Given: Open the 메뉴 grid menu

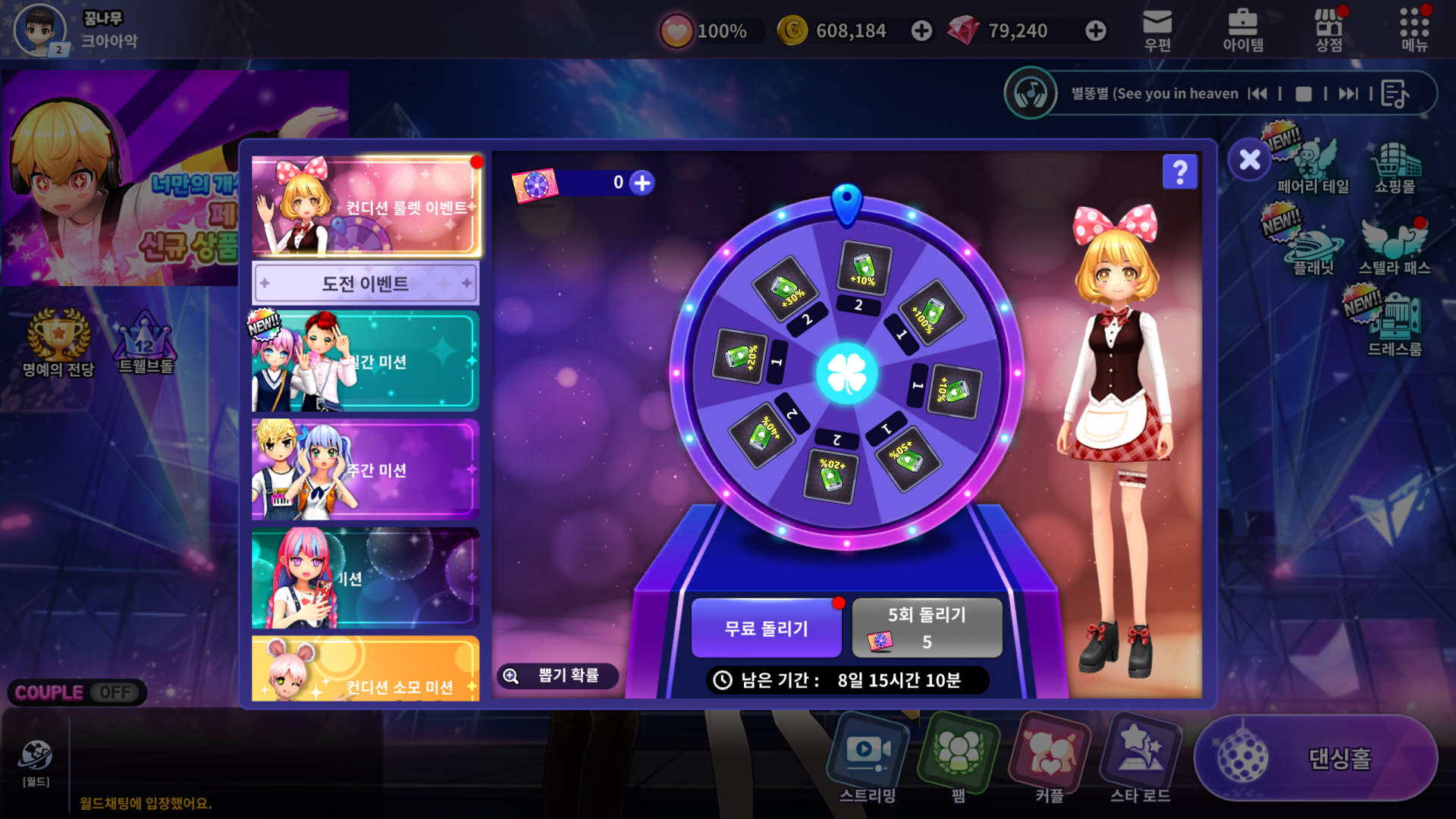Looking at the screenshot, I should (x=1414, y=30).
